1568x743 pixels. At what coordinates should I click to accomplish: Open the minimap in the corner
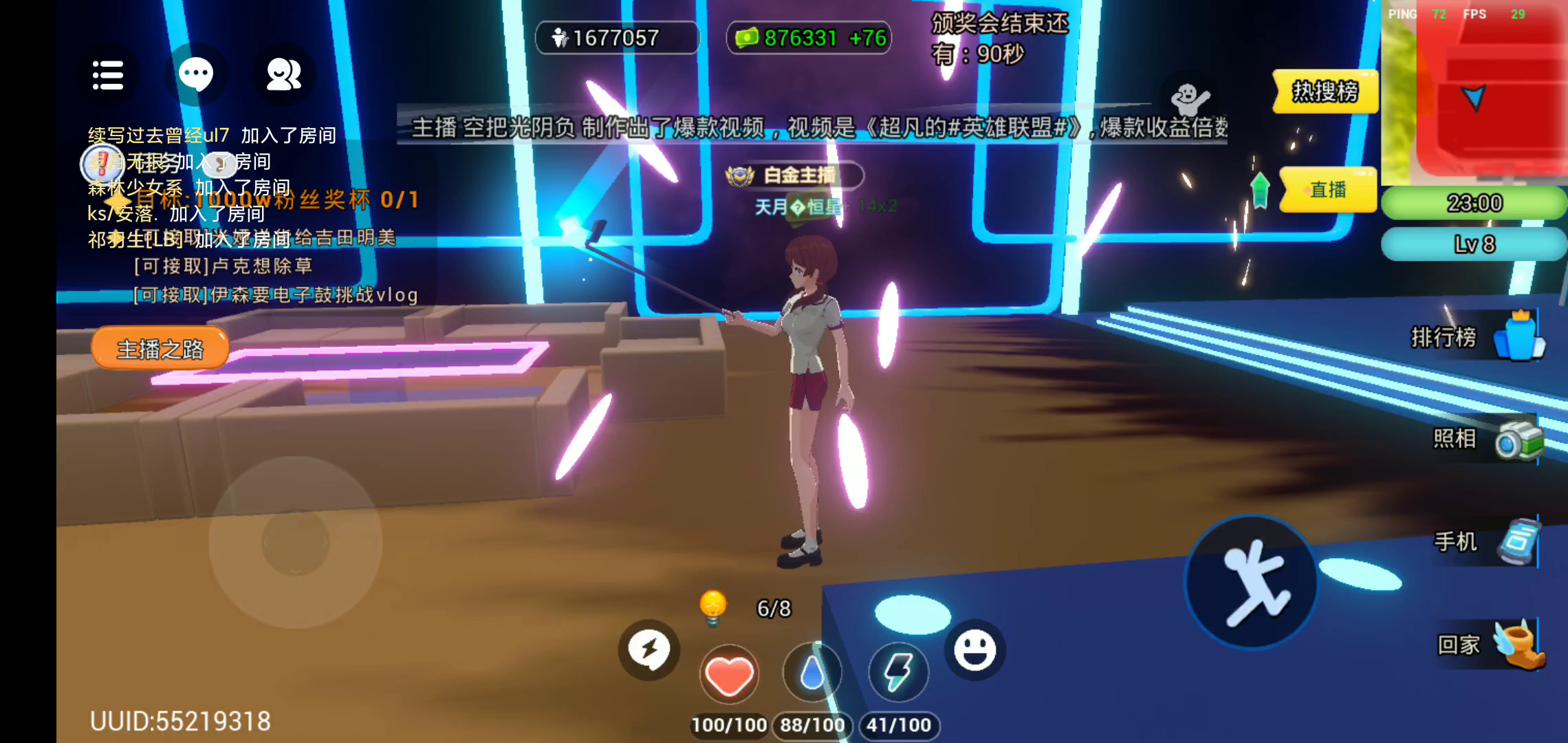pyautogui.click(x=1474, y=93)
